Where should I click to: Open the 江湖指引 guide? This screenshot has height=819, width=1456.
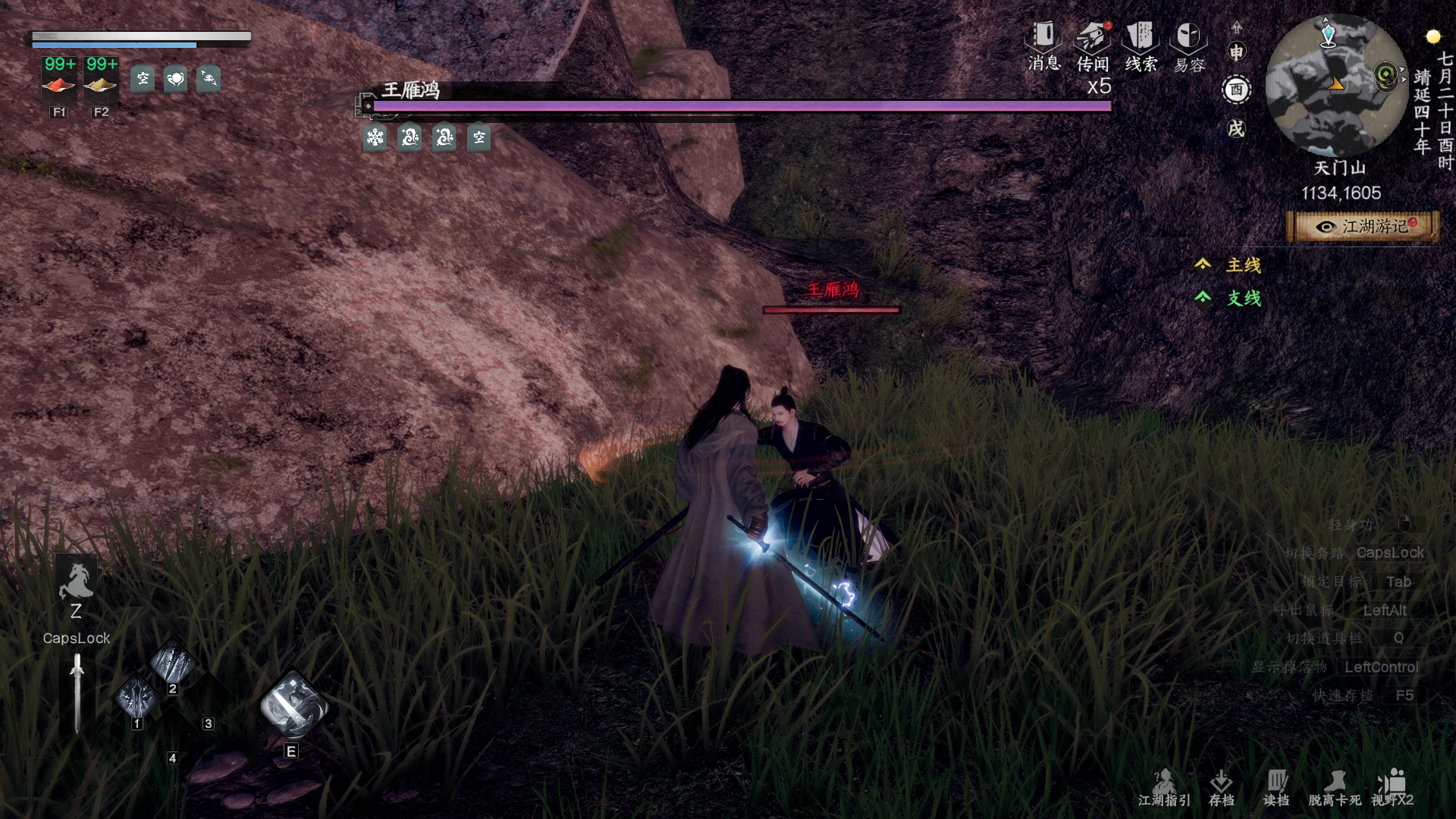coord(1164,787)
